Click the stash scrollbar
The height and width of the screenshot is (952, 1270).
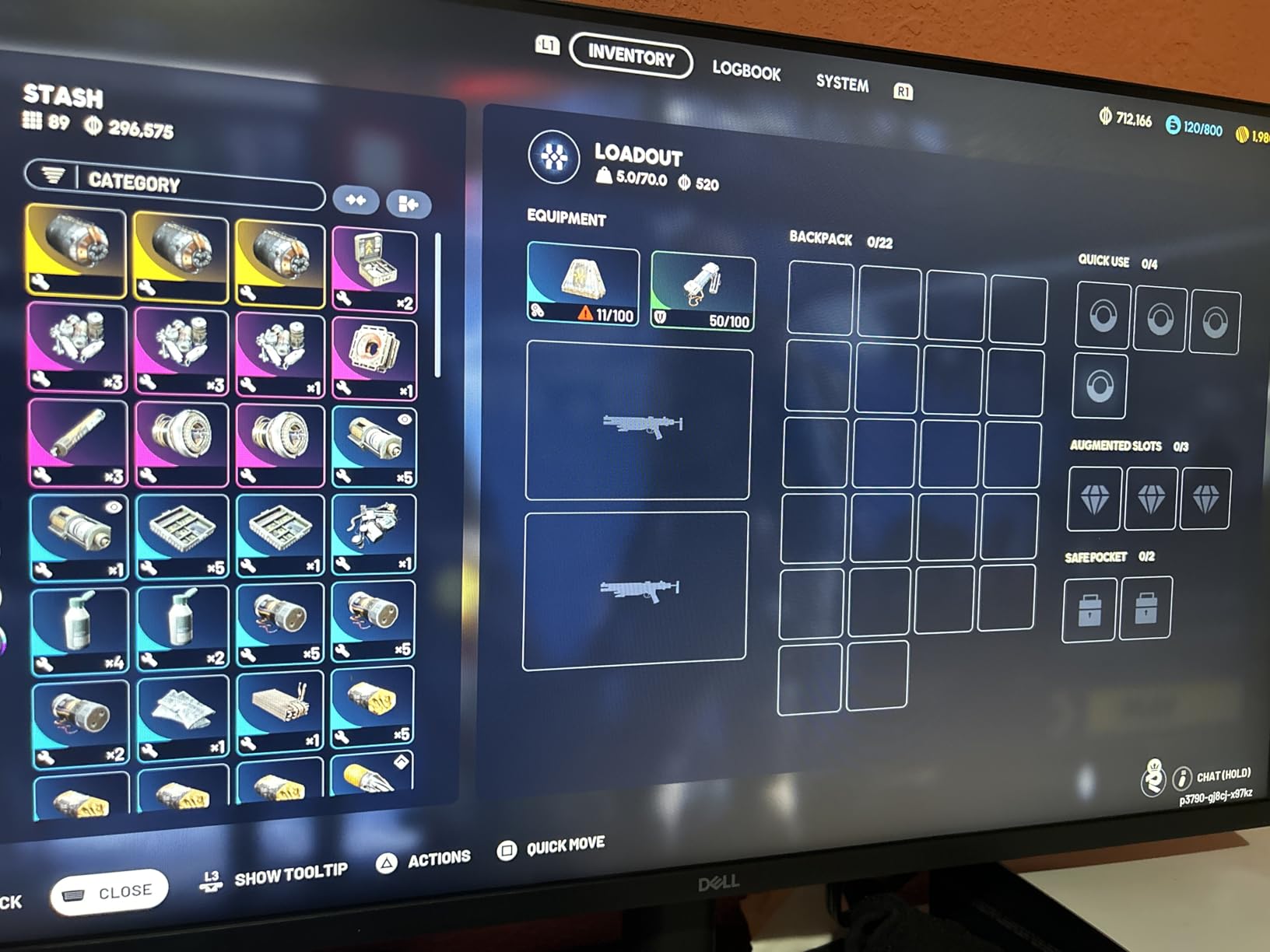(438, 305)
